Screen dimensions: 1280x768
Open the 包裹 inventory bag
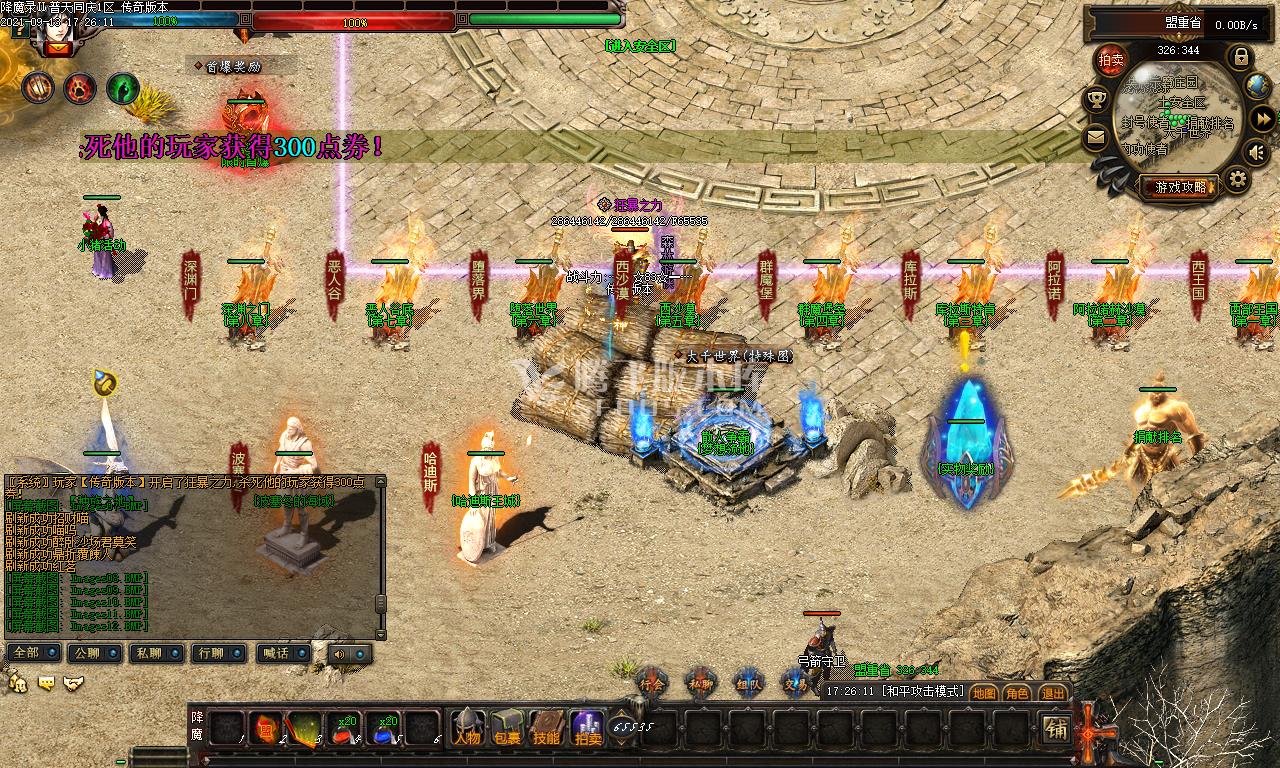point(507,728)
